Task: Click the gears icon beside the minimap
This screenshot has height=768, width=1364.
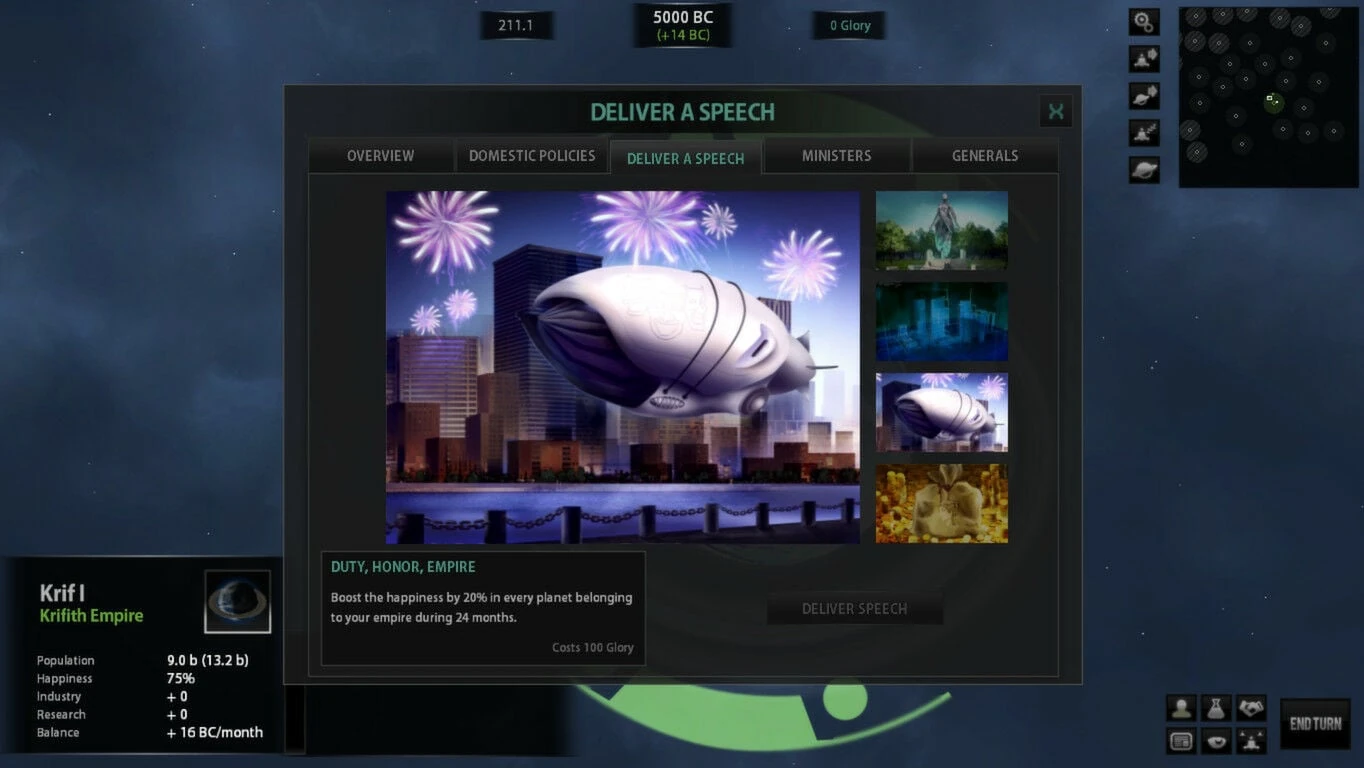Action: tap(1144, 22)
